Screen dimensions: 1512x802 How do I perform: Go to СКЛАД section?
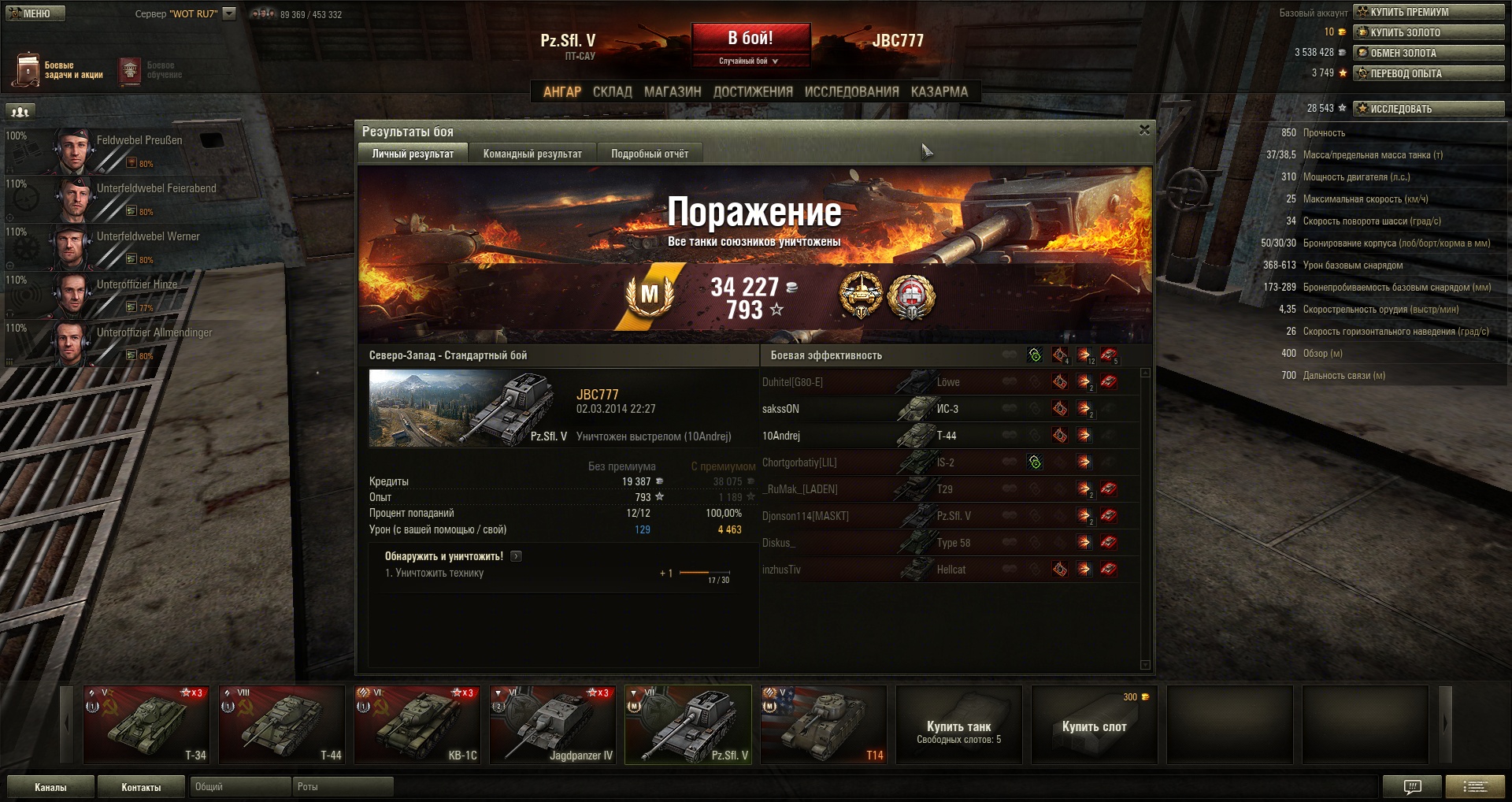click(612, 91)
